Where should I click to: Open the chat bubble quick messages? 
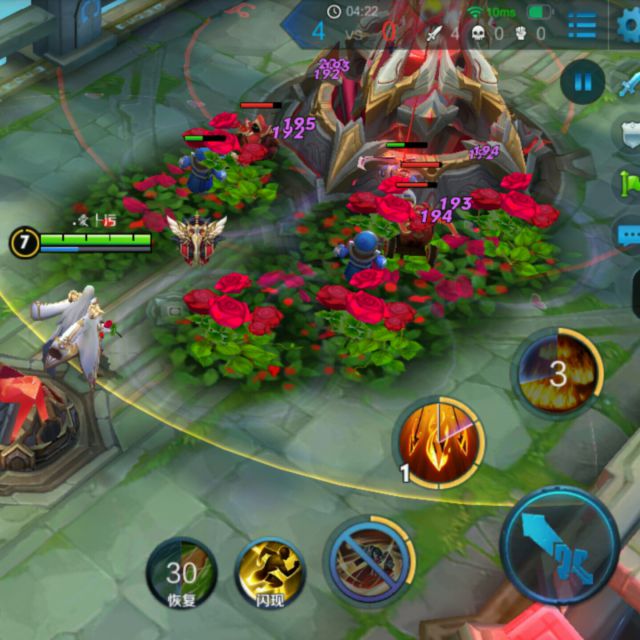629,237
